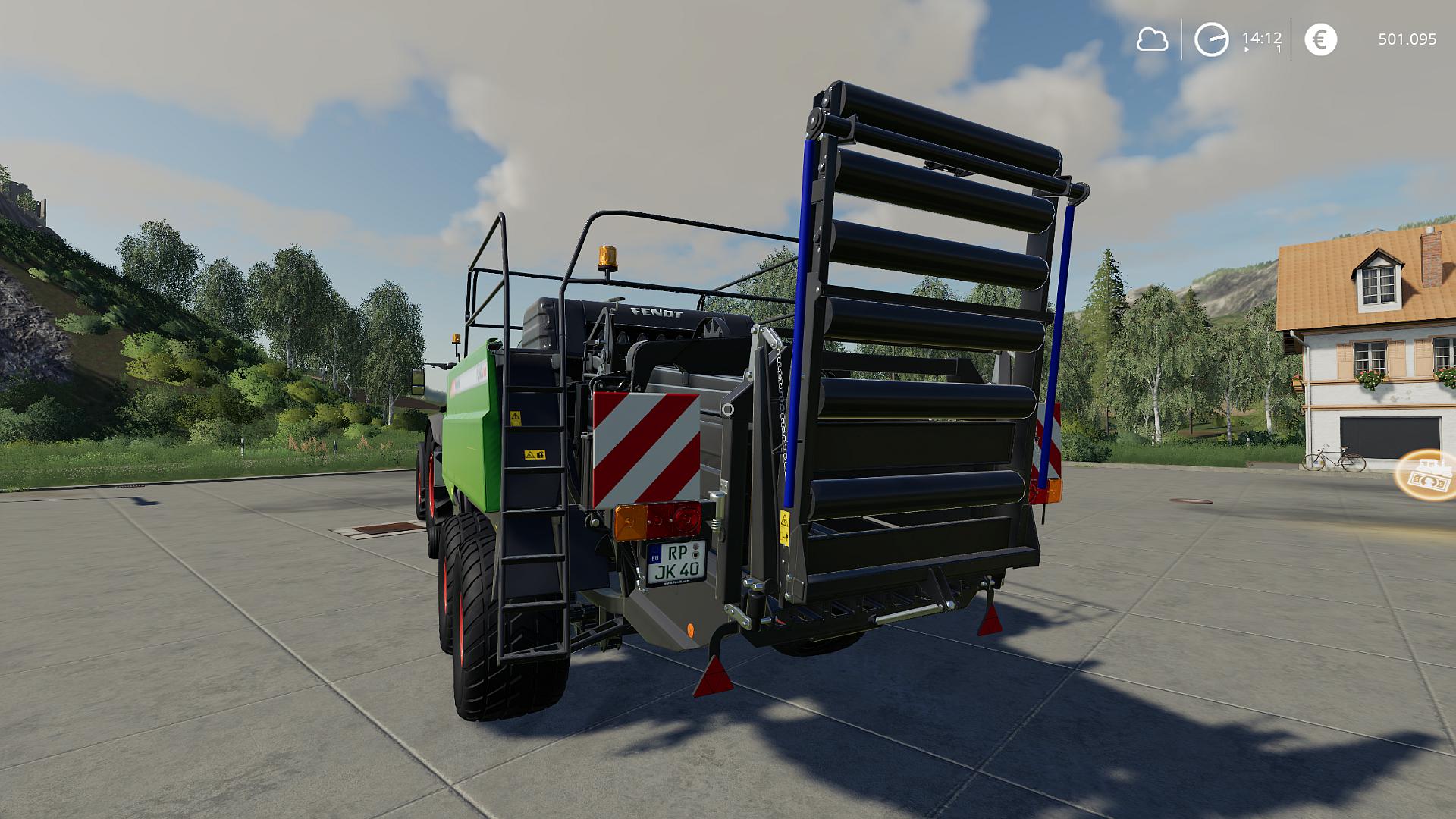Click the cloud weather icon
1456x819 pixels.
[1152, 39]
